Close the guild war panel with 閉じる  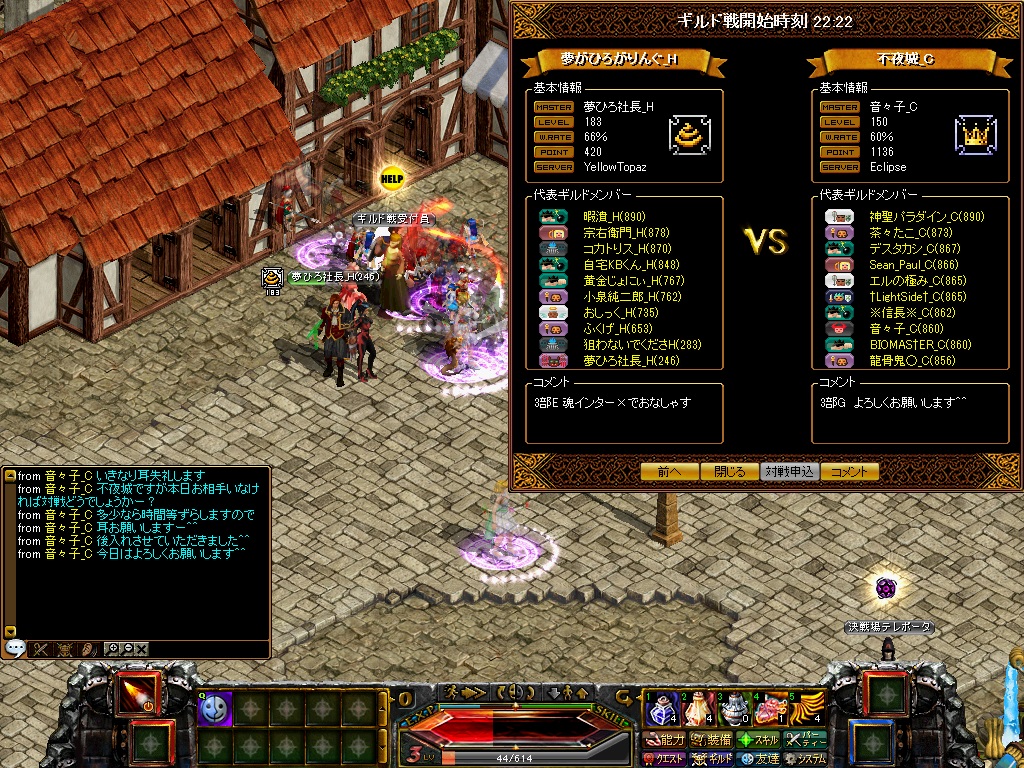coord(729,471)
